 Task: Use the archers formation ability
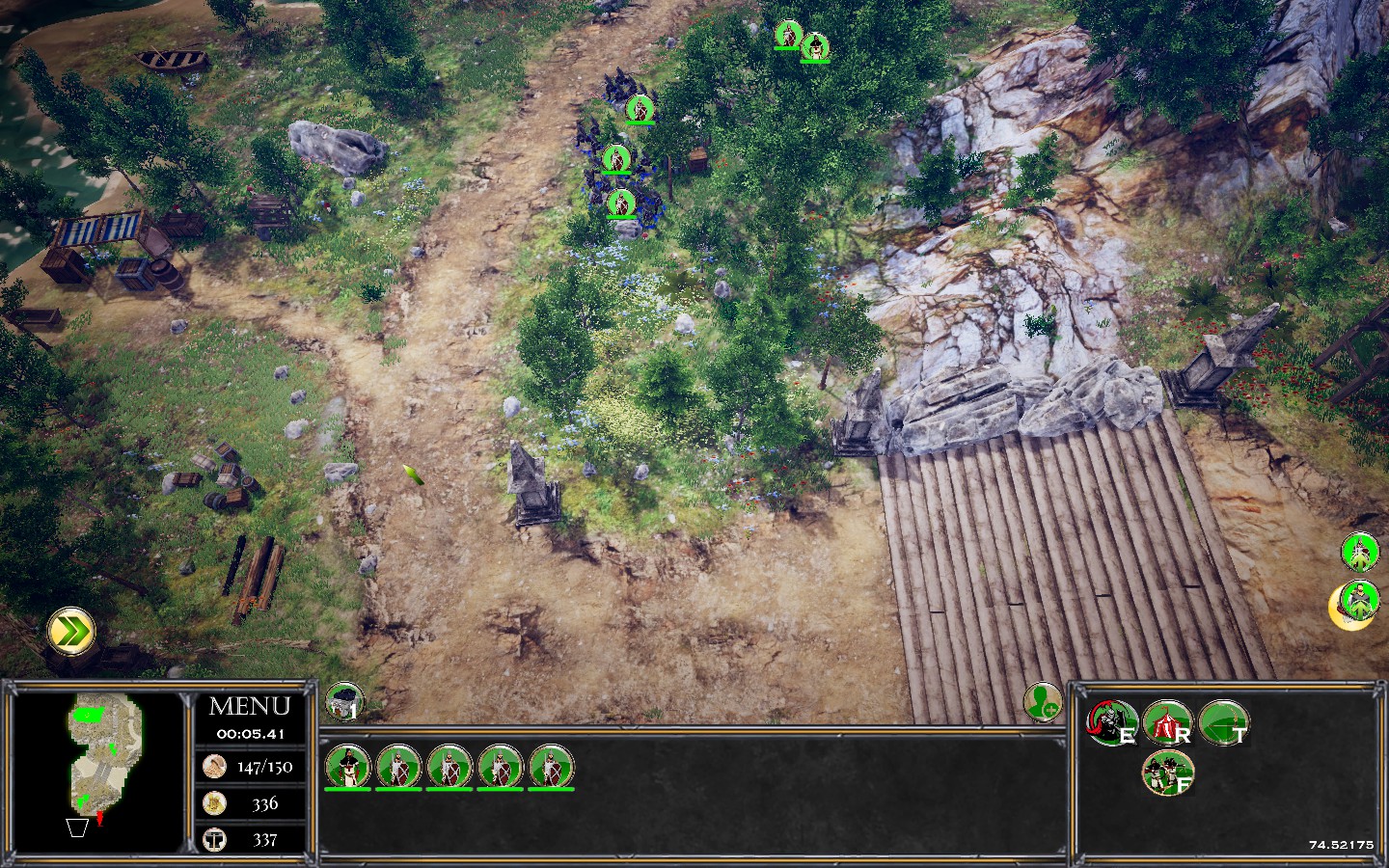pos(1167,773)
